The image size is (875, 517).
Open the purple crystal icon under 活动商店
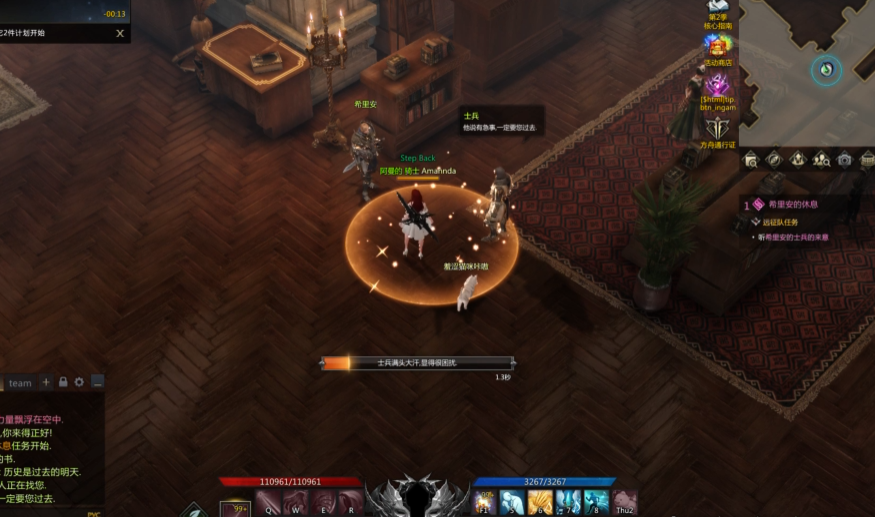[x=717, y=87]
